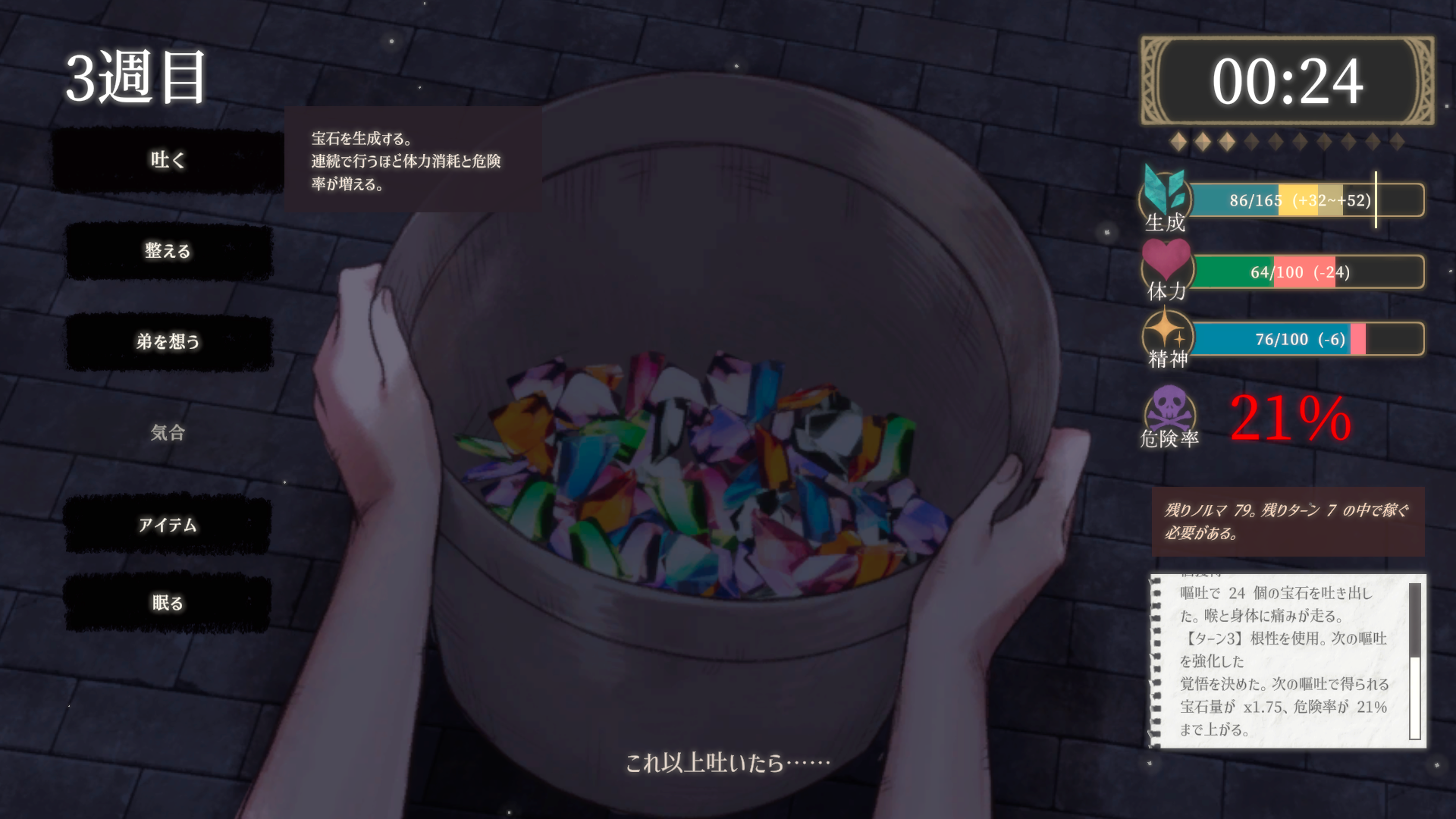Select the 吐く command

coord(167,160)
